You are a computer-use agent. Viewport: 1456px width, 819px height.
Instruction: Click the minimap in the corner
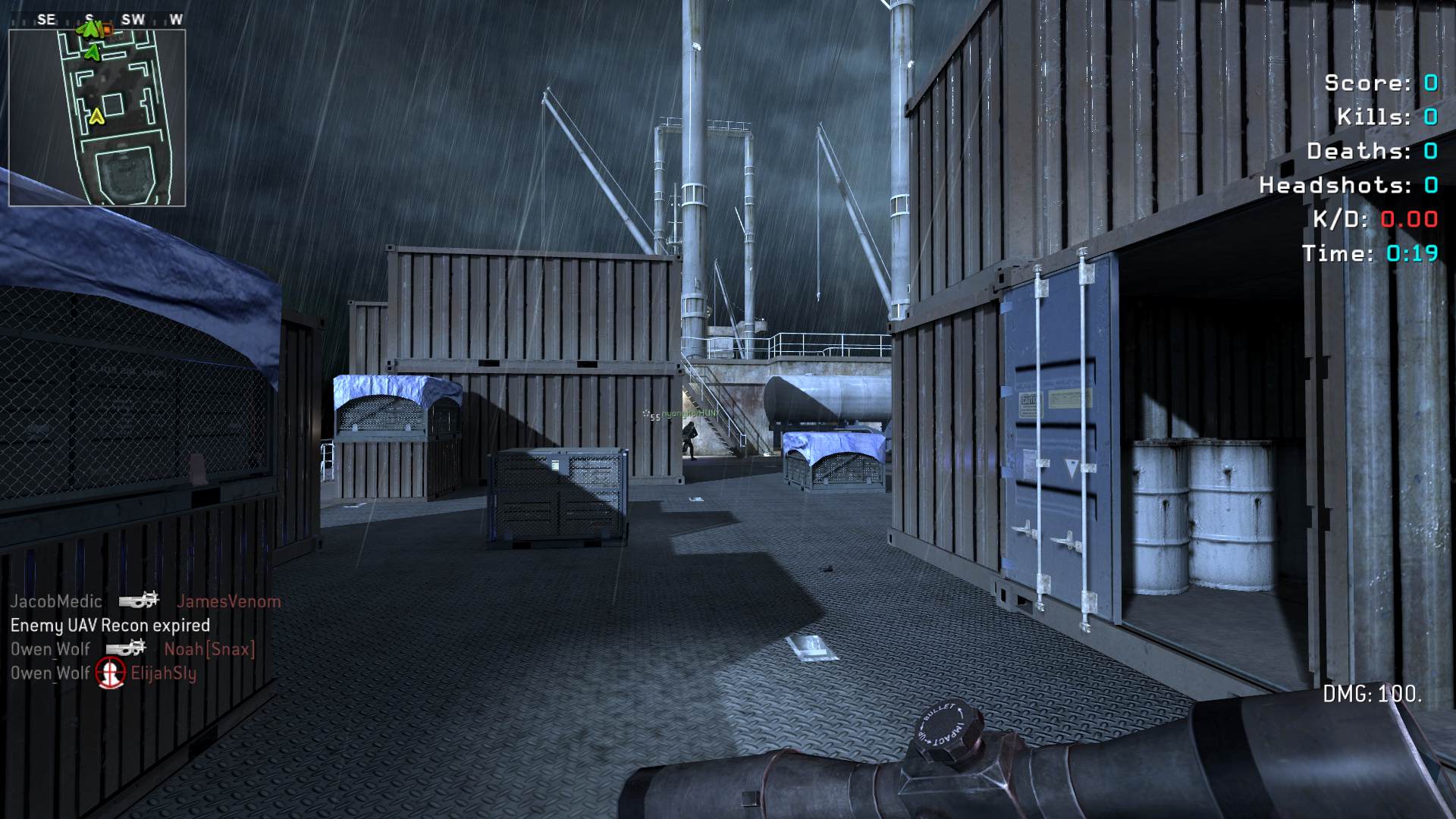click(x=97, y=118)
